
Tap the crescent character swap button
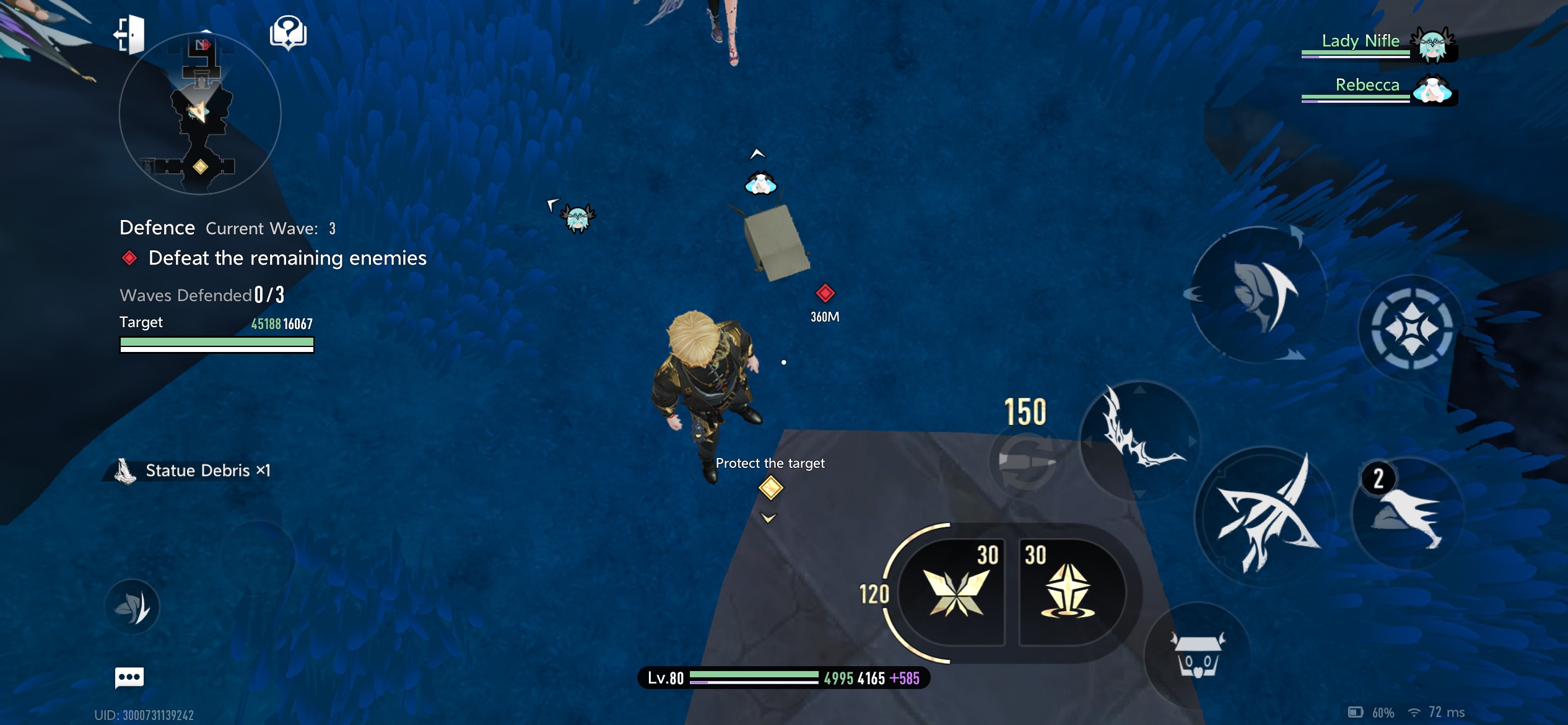(1259, 295)
